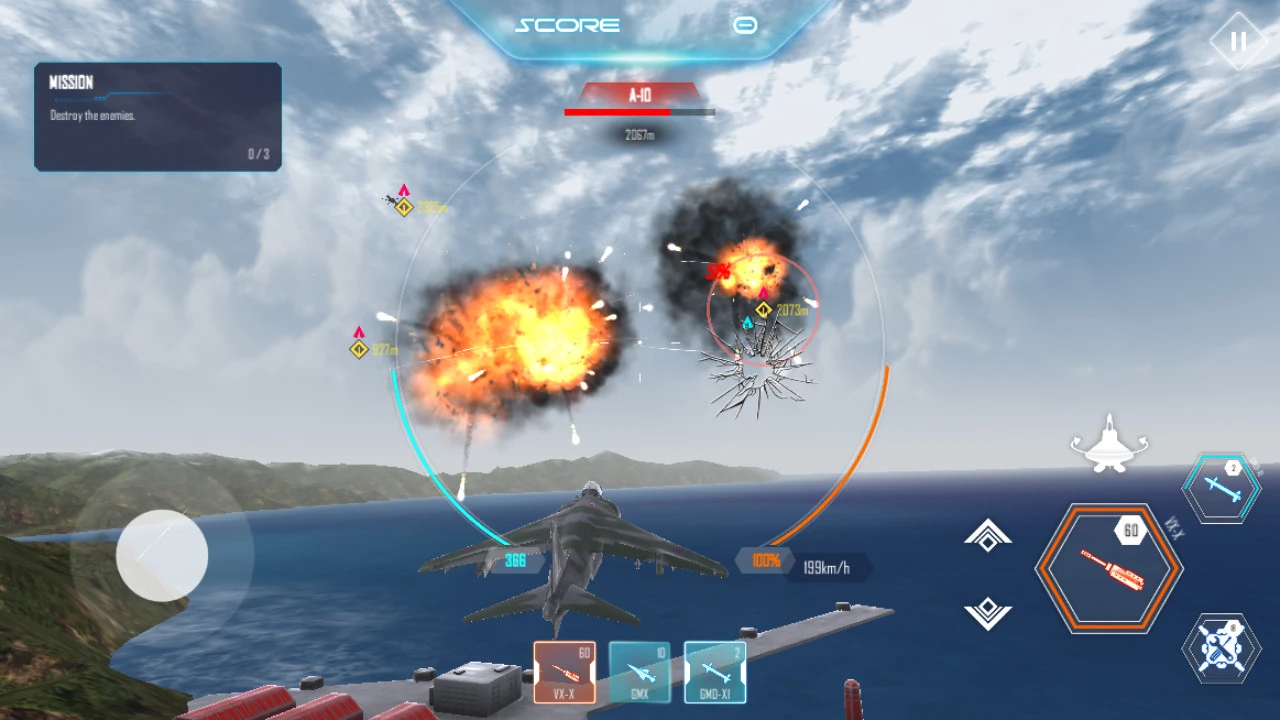Switch to the GMX missile slot

click(640, 671)
